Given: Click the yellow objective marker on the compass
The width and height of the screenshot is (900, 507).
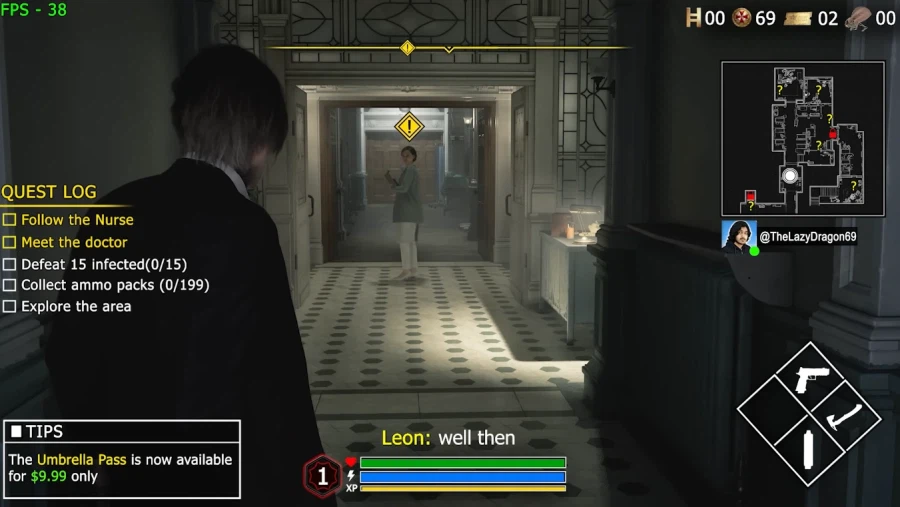Looking at the screenshot, I should point(407,47).
